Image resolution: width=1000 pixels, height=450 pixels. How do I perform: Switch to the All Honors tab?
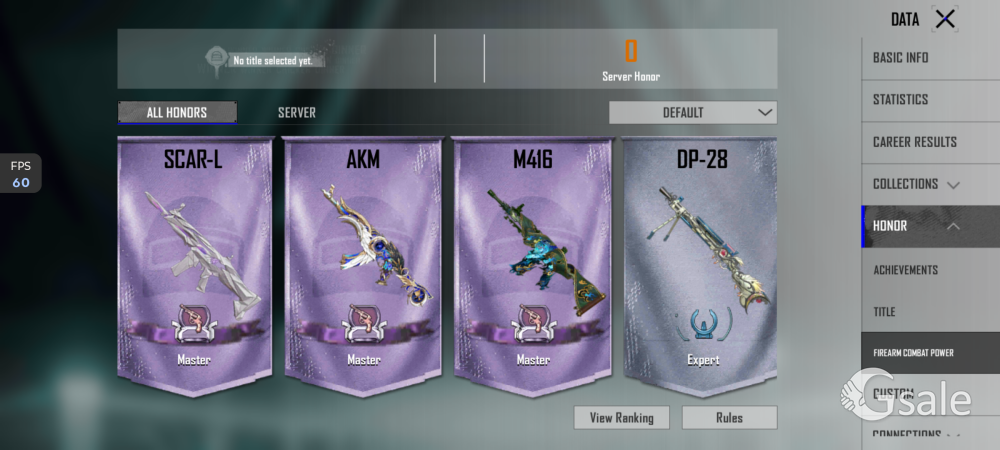pos(177,112)
